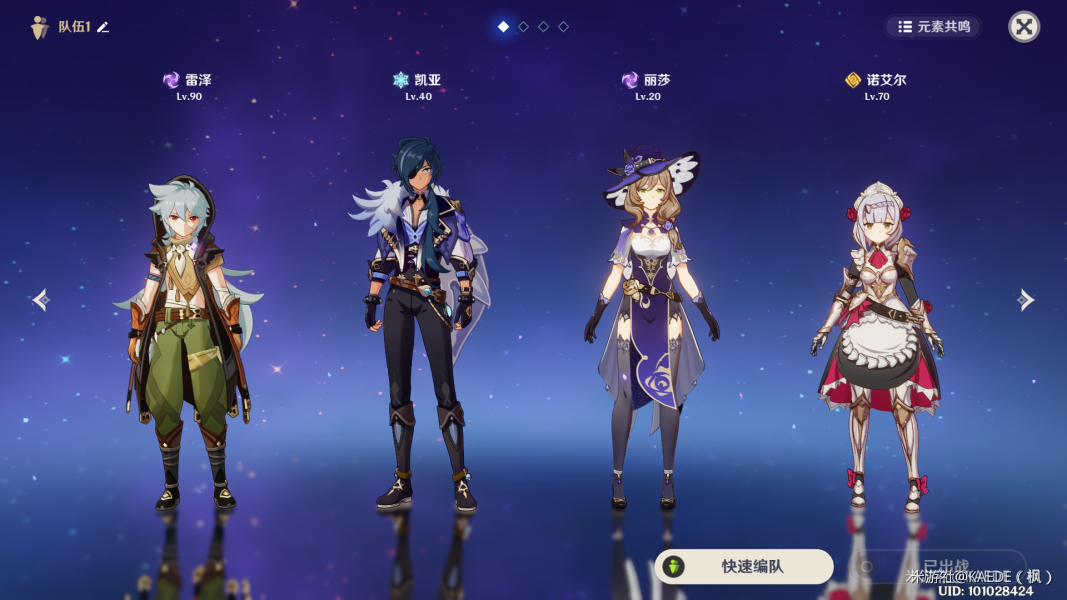The height and width of the screenshot is (600, 1067).
Task: Pick the 诺艾尔 character slot
Action: pos(877,340)
